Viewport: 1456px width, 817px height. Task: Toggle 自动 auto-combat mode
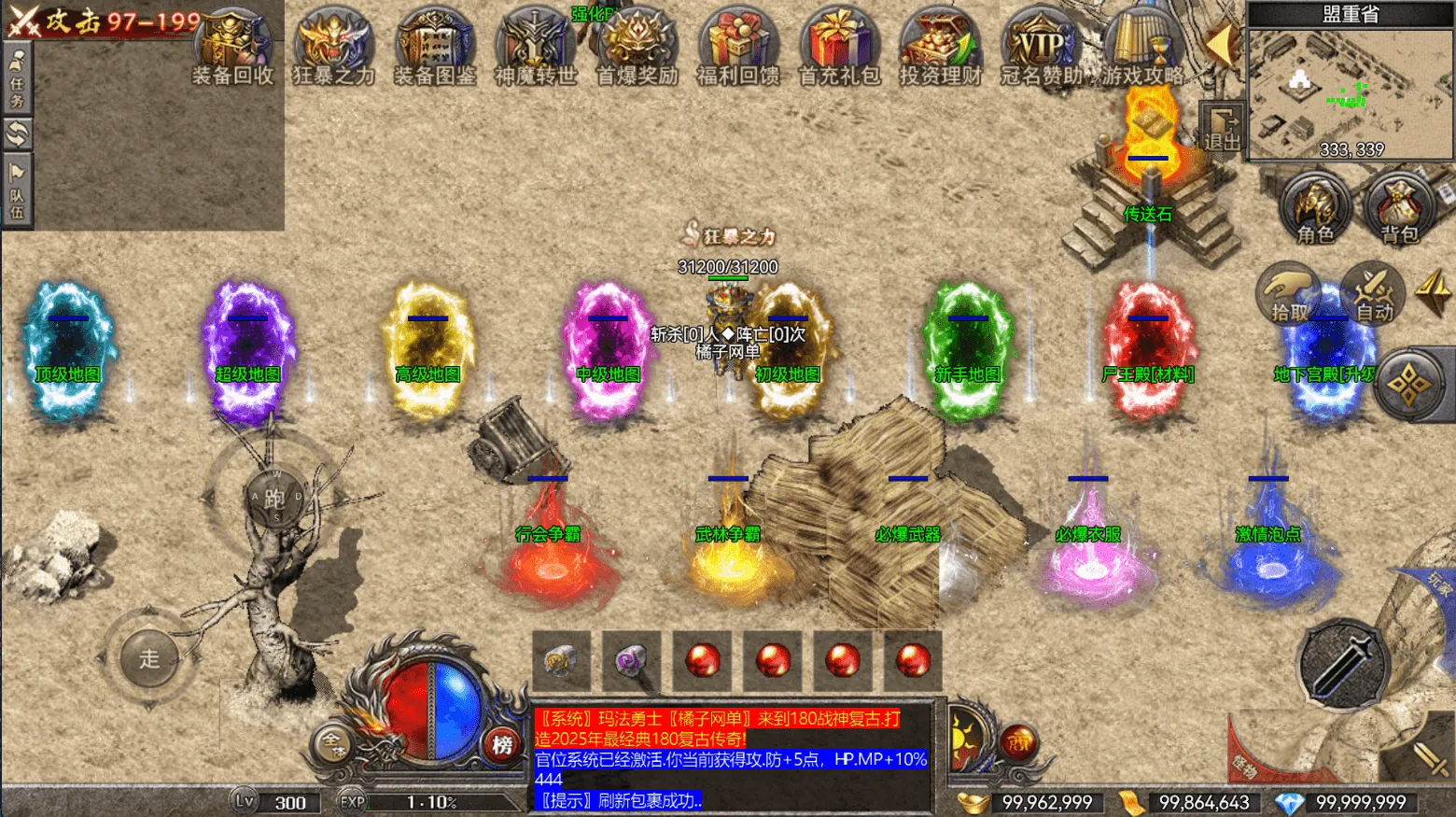(x=1373, y=293)
